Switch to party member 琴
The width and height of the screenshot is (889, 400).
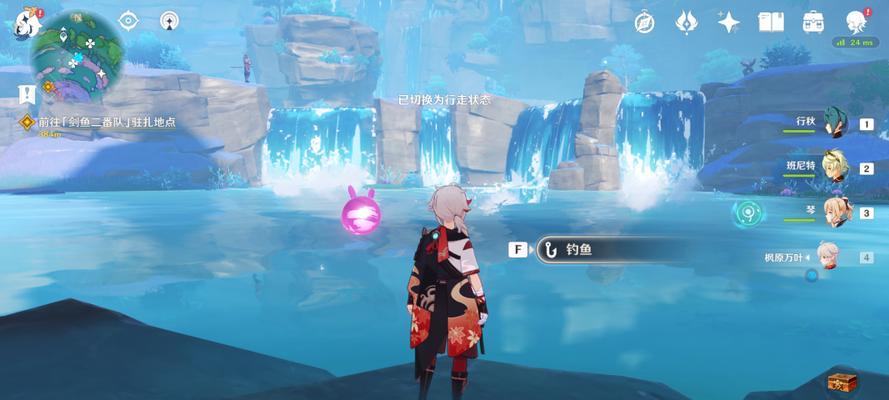pyautogui.click(x=834, y=212)
